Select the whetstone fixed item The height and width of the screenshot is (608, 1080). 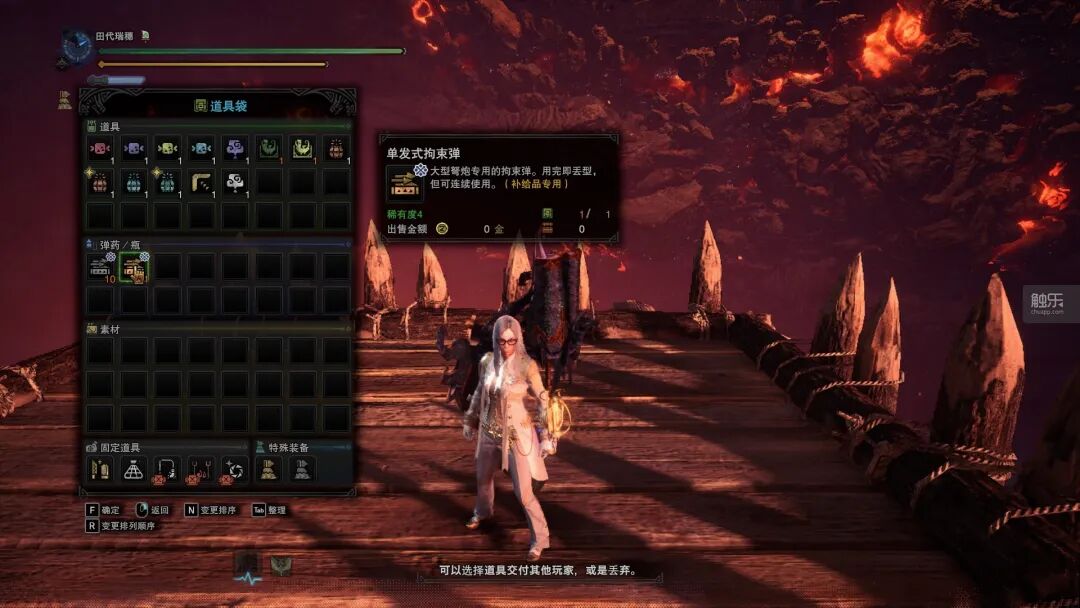100,468
